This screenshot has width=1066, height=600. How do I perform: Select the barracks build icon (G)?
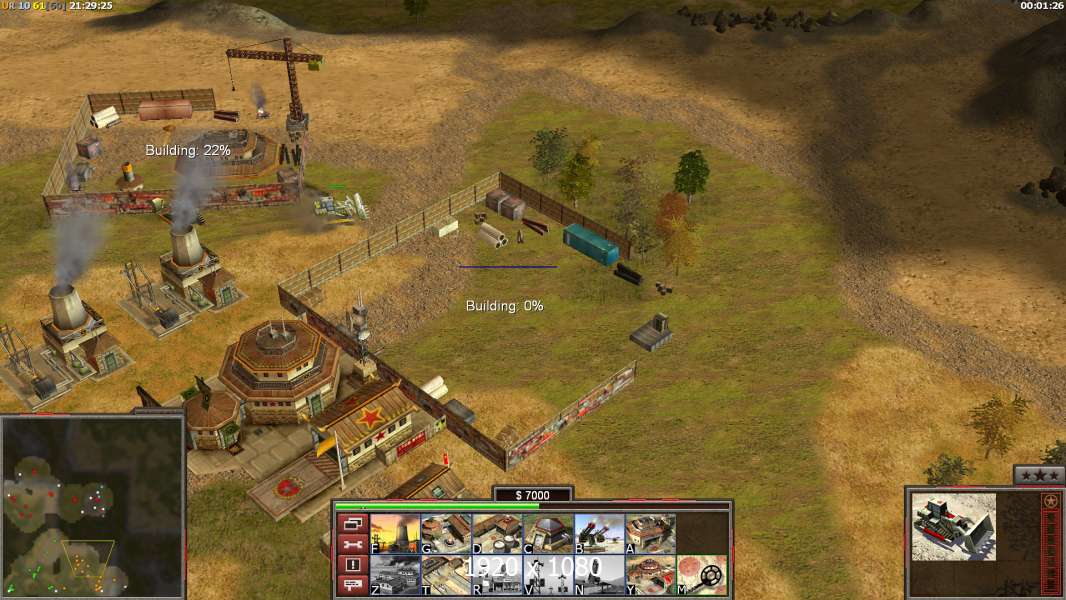click(x=446, y=533)
